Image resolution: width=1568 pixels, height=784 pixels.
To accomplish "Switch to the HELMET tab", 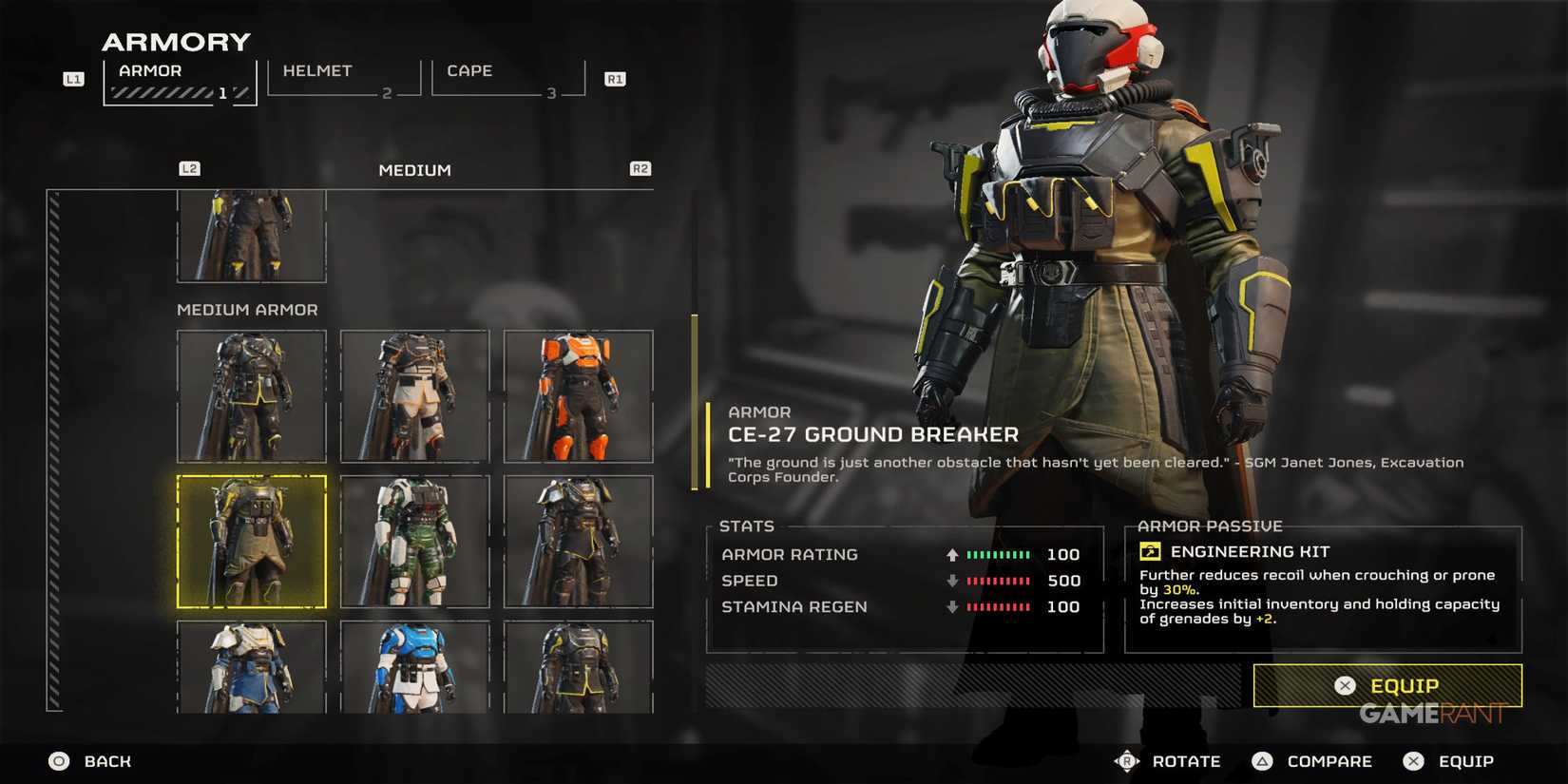I will [318, 70].
